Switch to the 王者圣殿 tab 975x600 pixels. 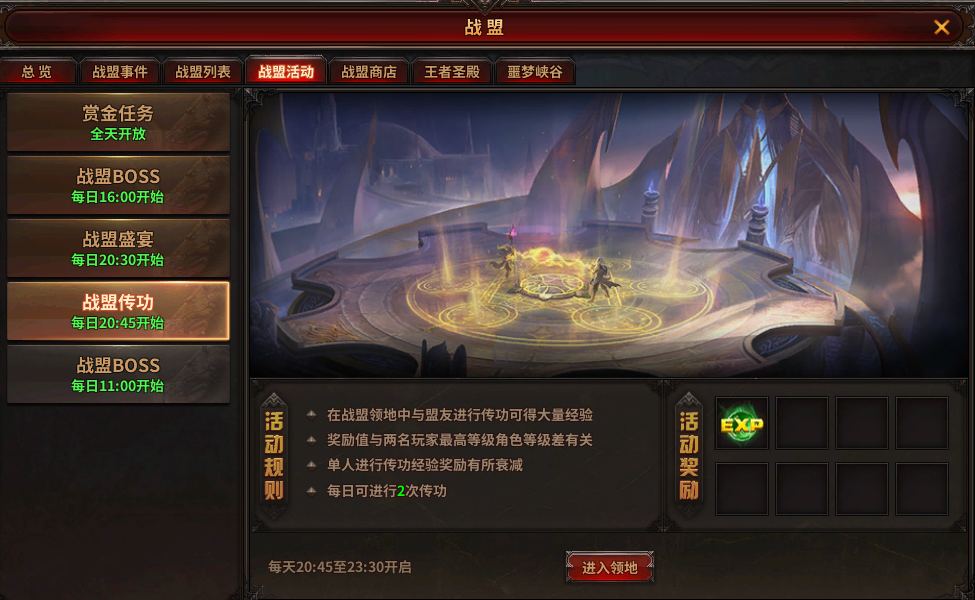coord(452,72)
